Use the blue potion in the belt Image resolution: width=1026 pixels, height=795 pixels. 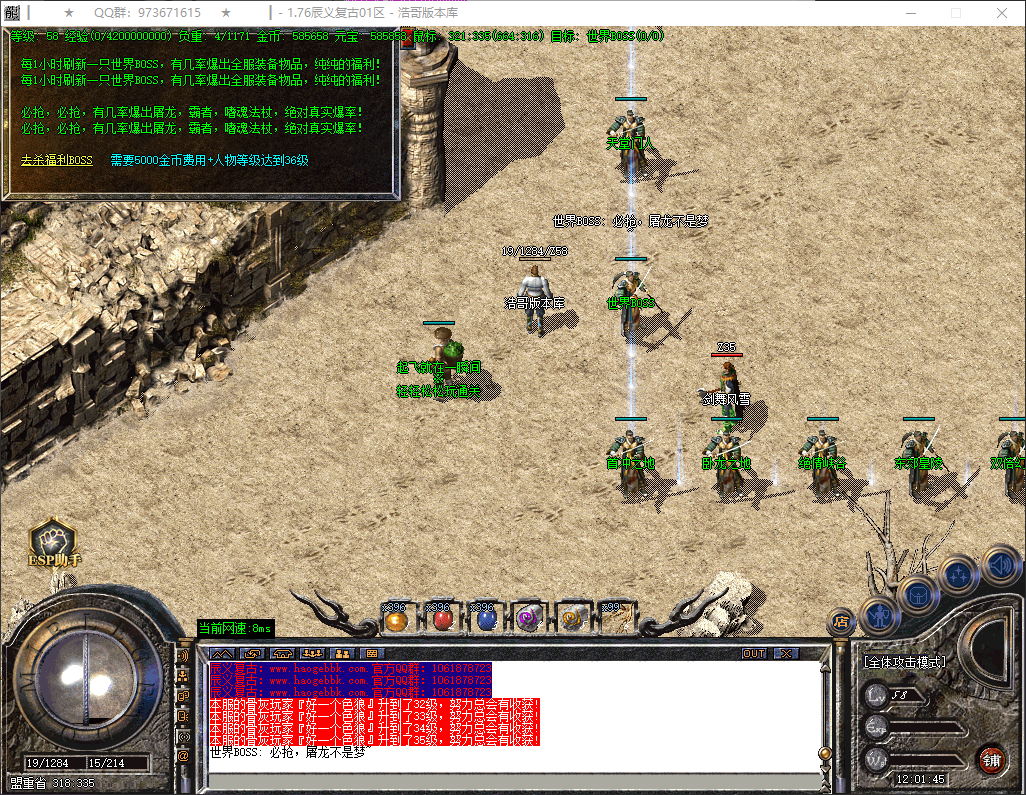[x=485, y=619]
